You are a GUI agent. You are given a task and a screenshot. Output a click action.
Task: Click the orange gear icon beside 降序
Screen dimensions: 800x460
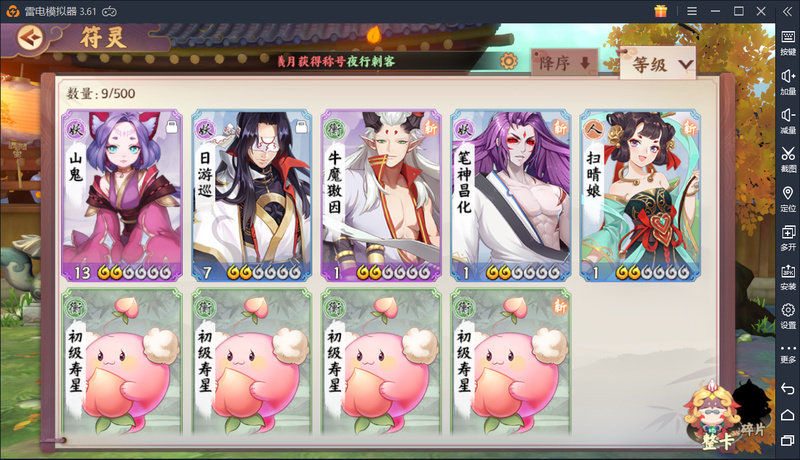click(509, 62)
